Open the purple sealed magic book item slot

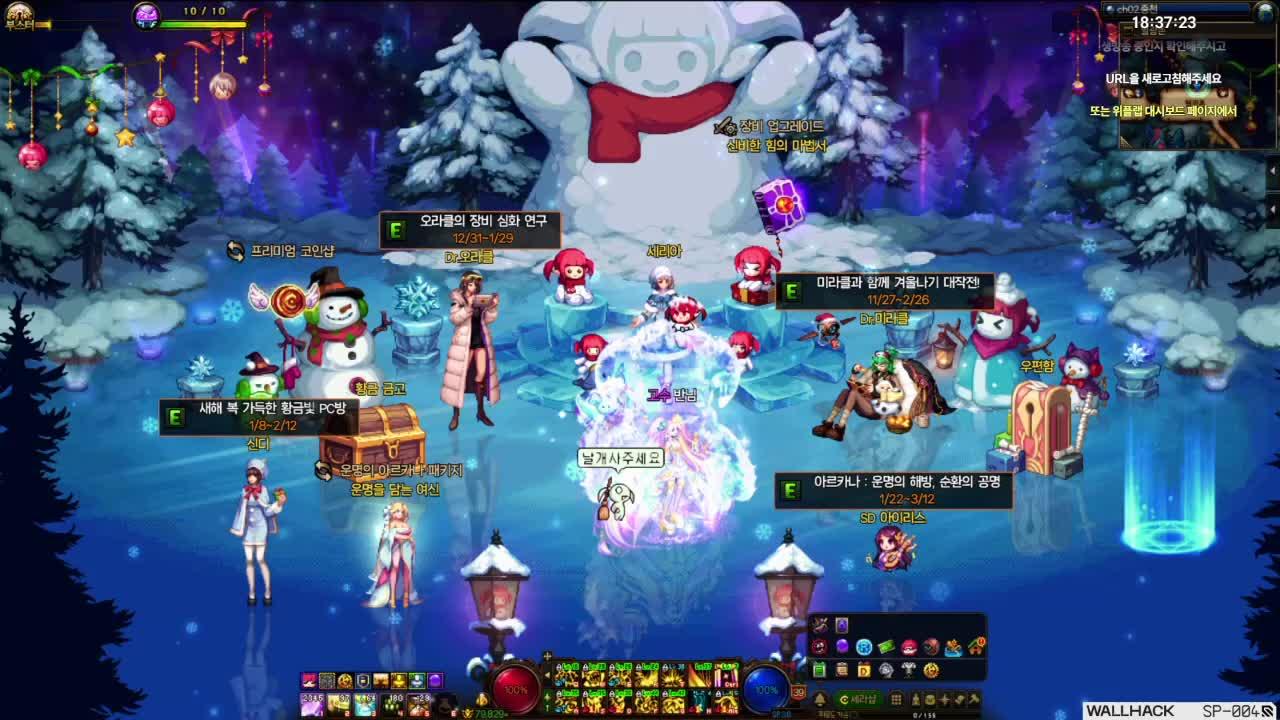coord(842,624)
